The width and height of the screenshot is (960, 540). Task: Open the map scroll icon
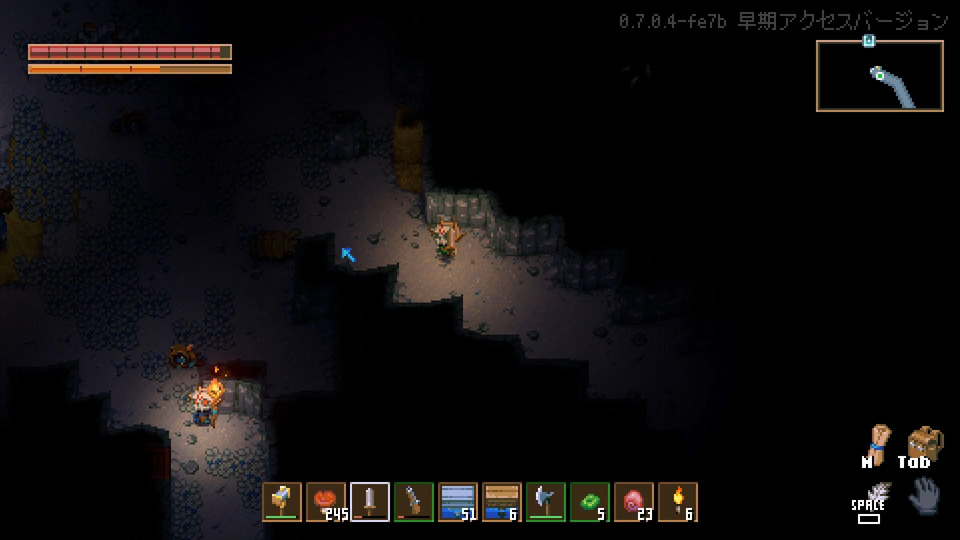click(x=878, y=440)
